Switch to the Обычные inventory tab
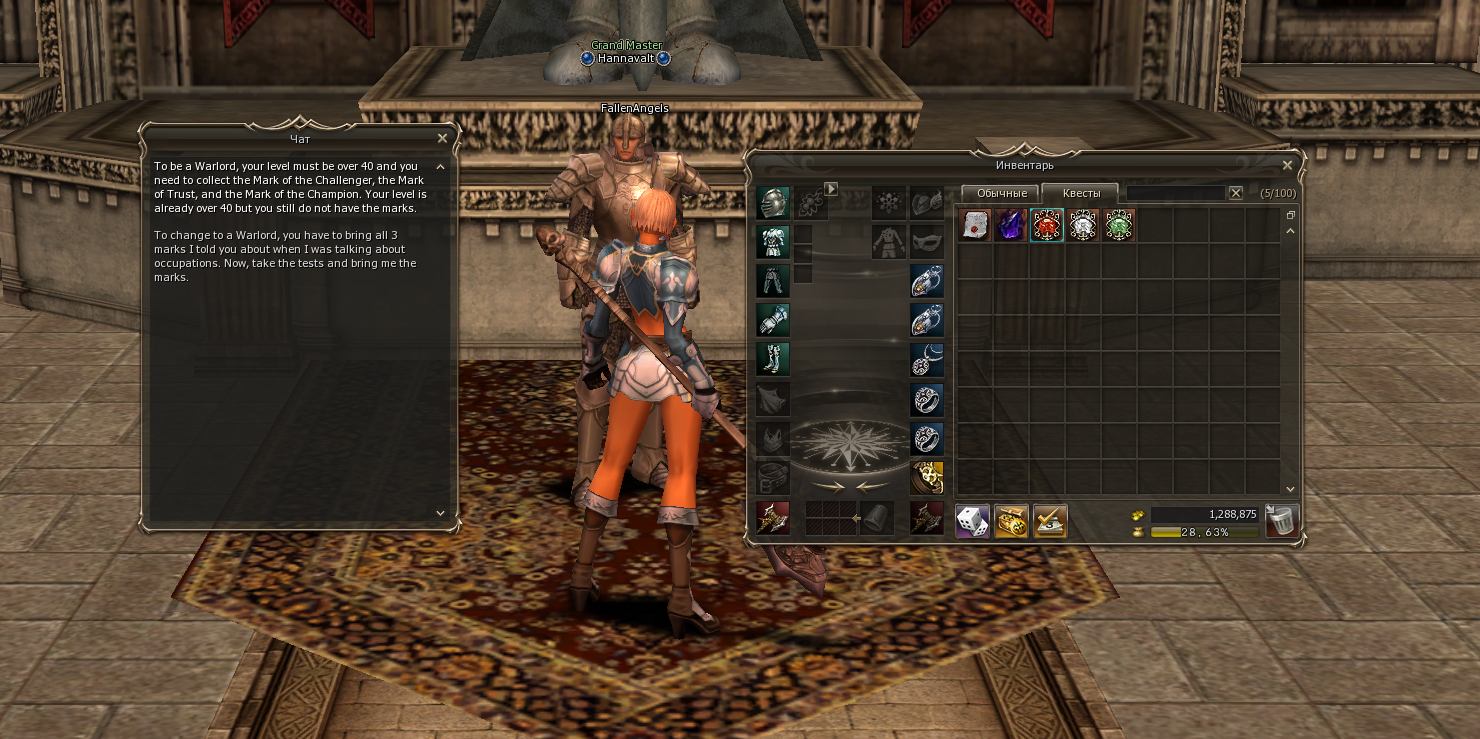Screen dimensions: 1480x739 (x=1001, y=193)
